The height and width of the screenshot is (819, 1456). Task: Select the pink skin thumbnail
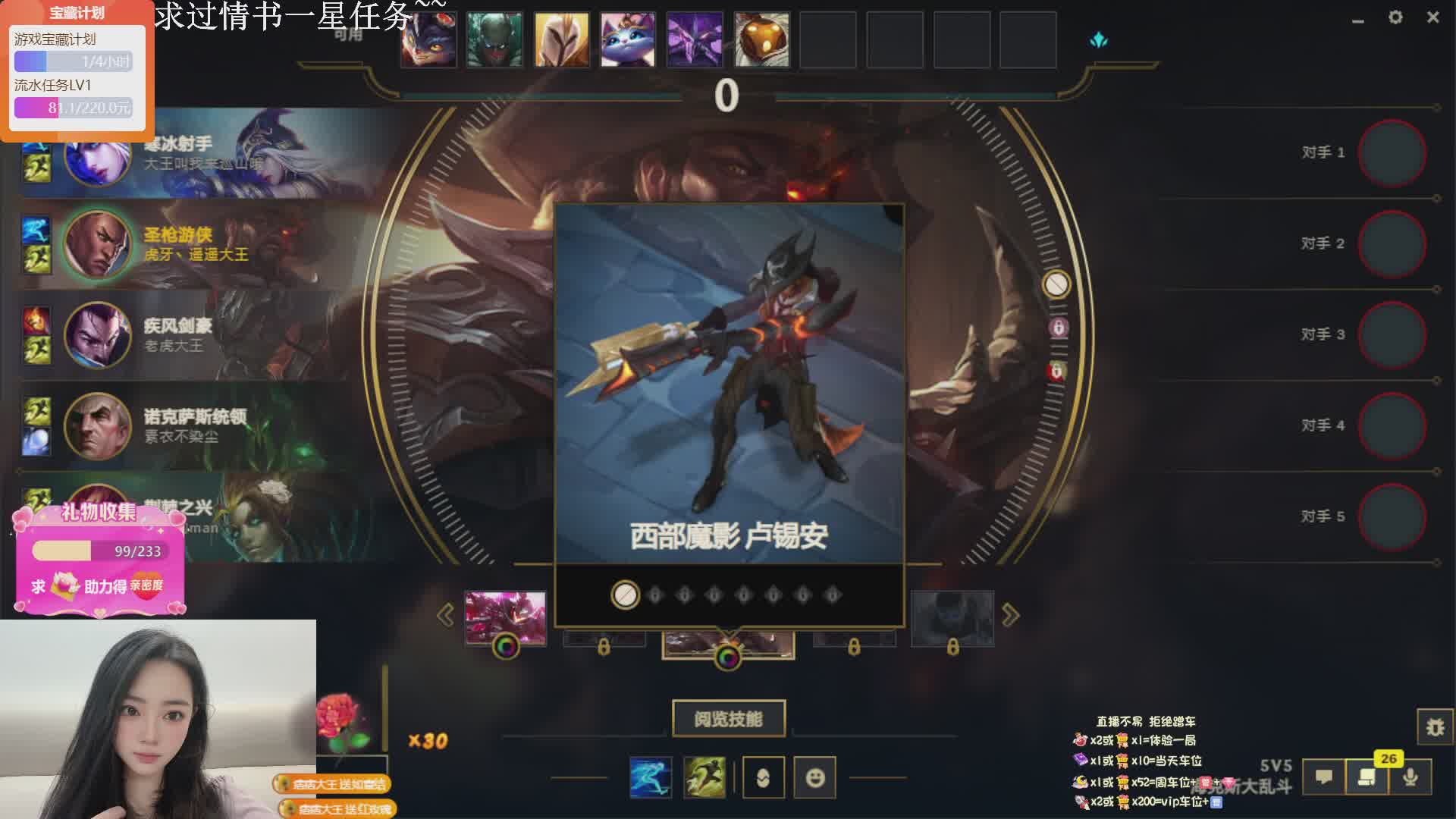505,618
